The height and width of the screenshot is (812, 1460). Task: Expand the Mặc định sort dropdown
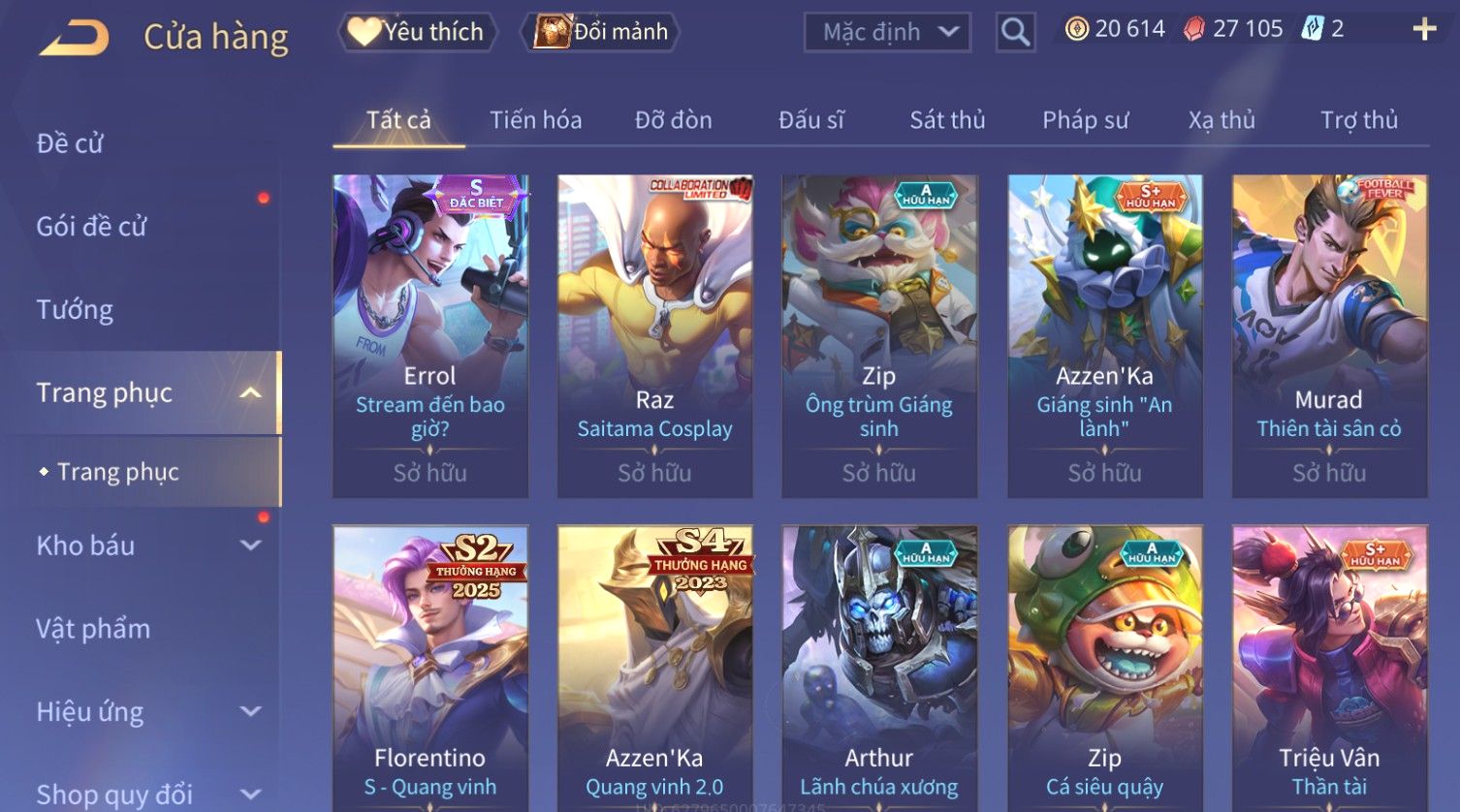[887, 32]
